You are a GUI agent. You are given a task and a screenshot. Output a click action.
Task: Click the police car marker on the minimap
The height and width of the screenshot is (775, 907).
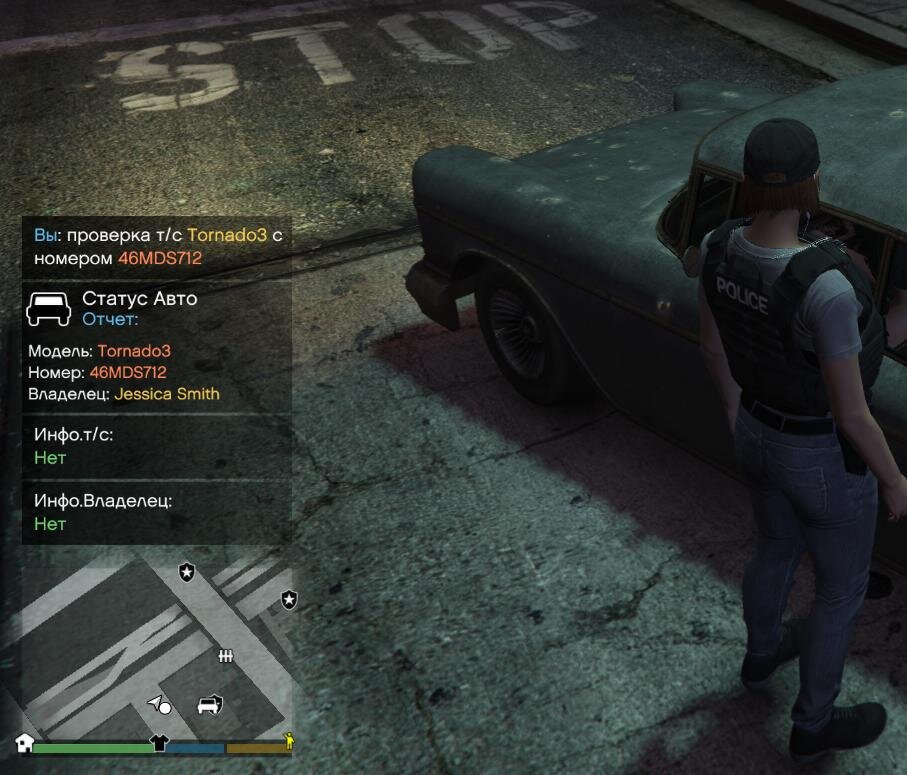tap(209, 705)
